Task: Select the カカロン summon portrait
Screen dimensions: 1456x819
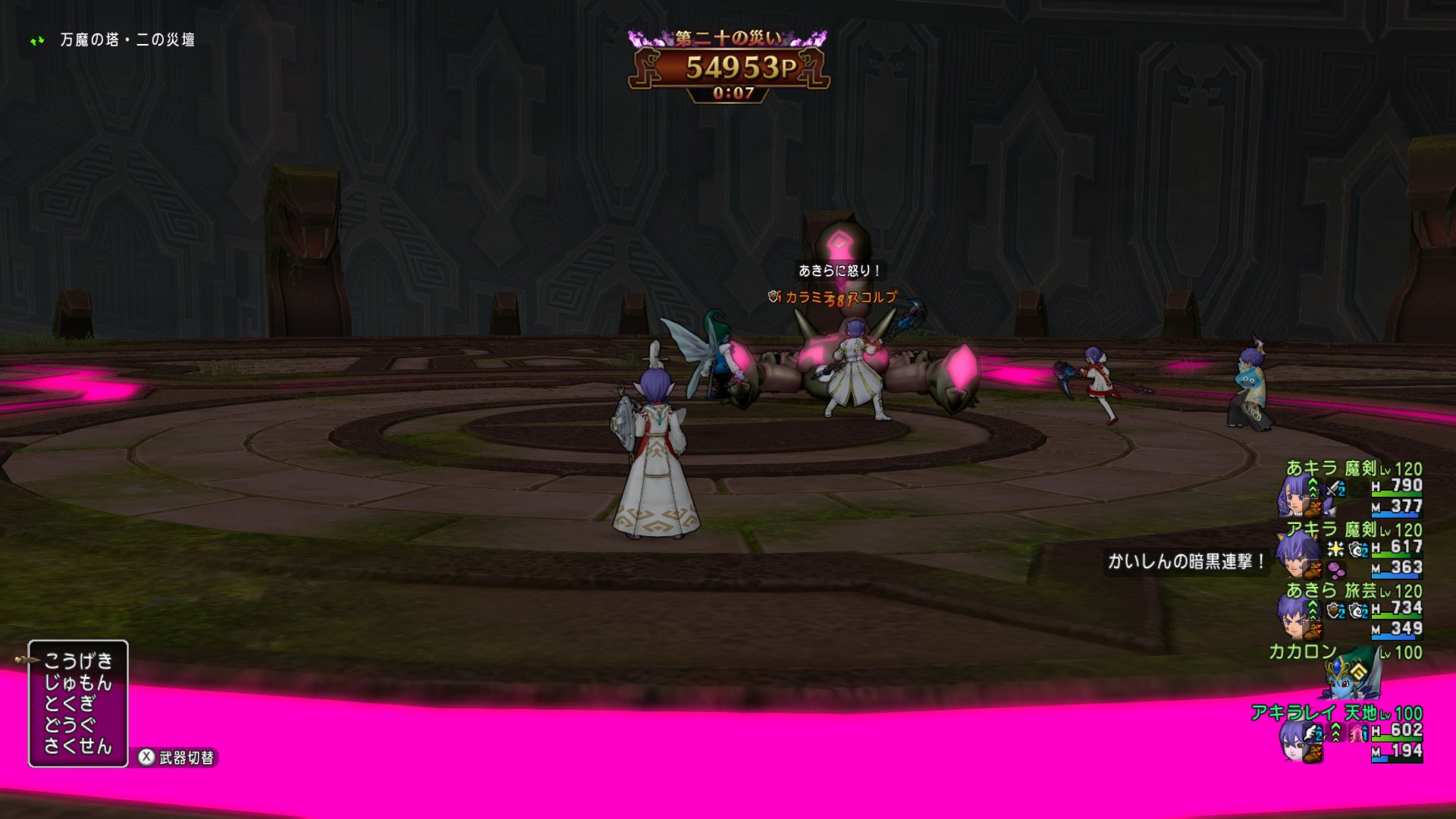Action: tap(1351, 673)
